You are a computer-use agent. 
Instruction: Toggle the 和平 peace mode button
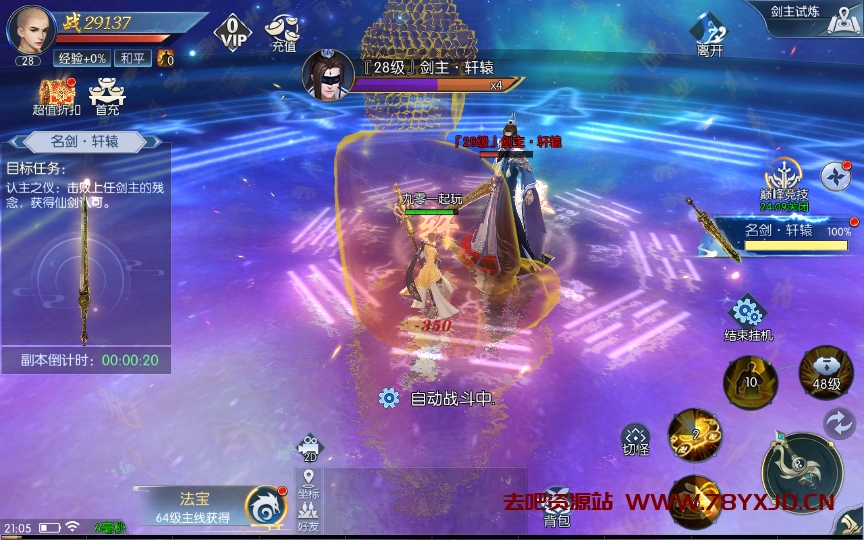click(x=132, y=59)
